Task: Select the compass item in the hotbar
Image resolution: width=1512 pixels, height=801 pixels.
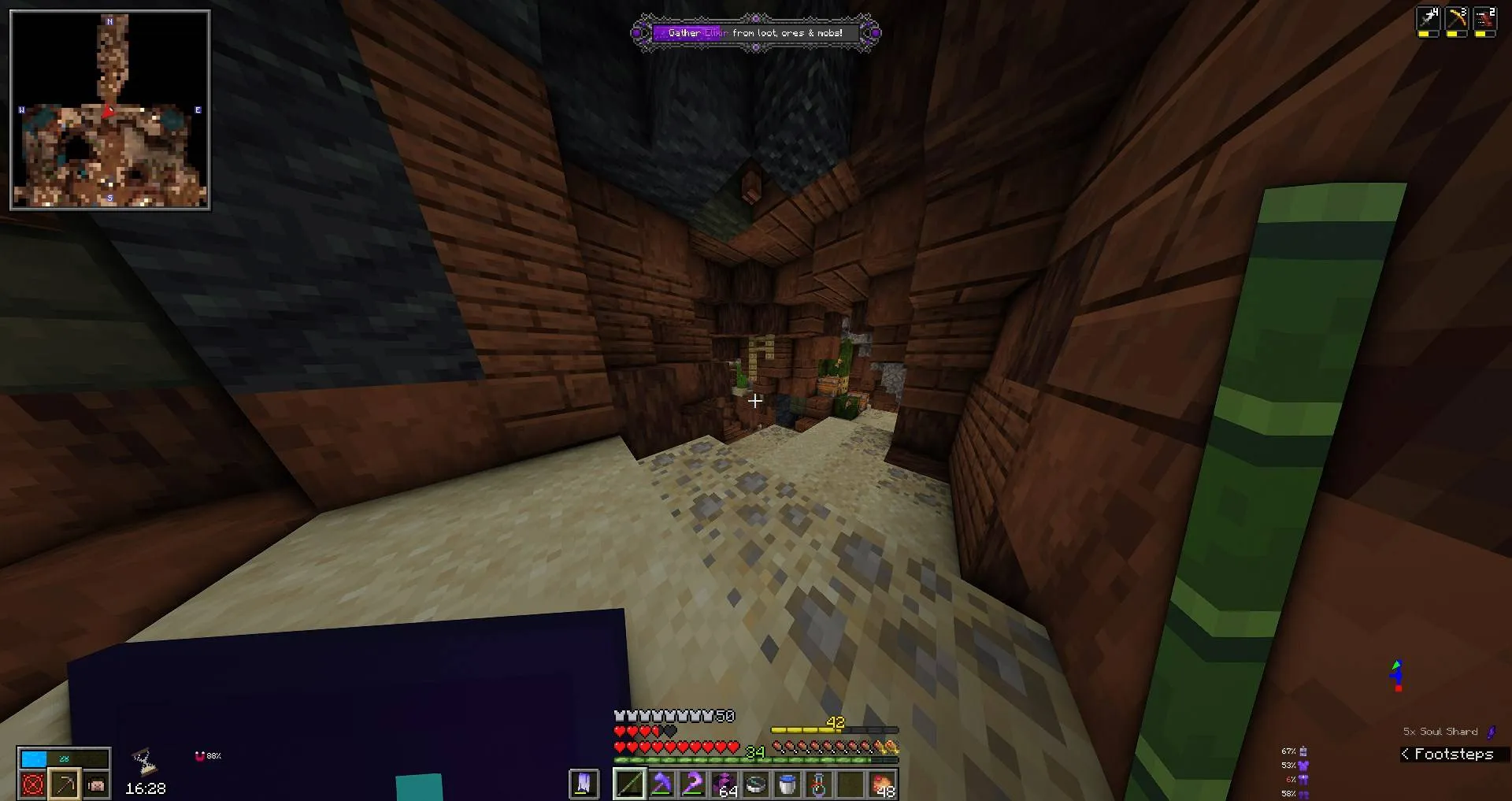Action: click(x=756, y=784)
